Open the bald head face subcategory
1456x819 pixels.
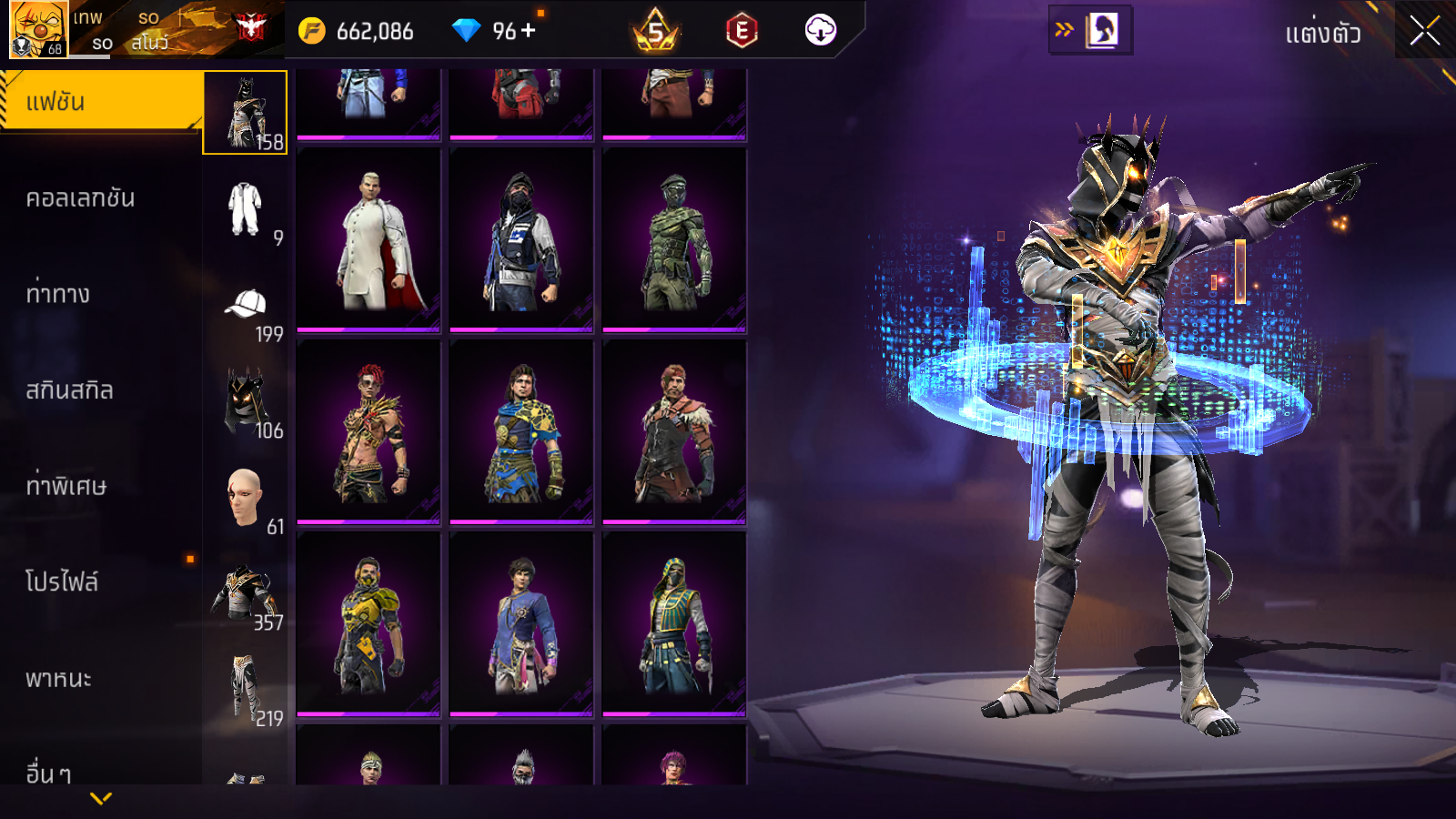point(245,497)
